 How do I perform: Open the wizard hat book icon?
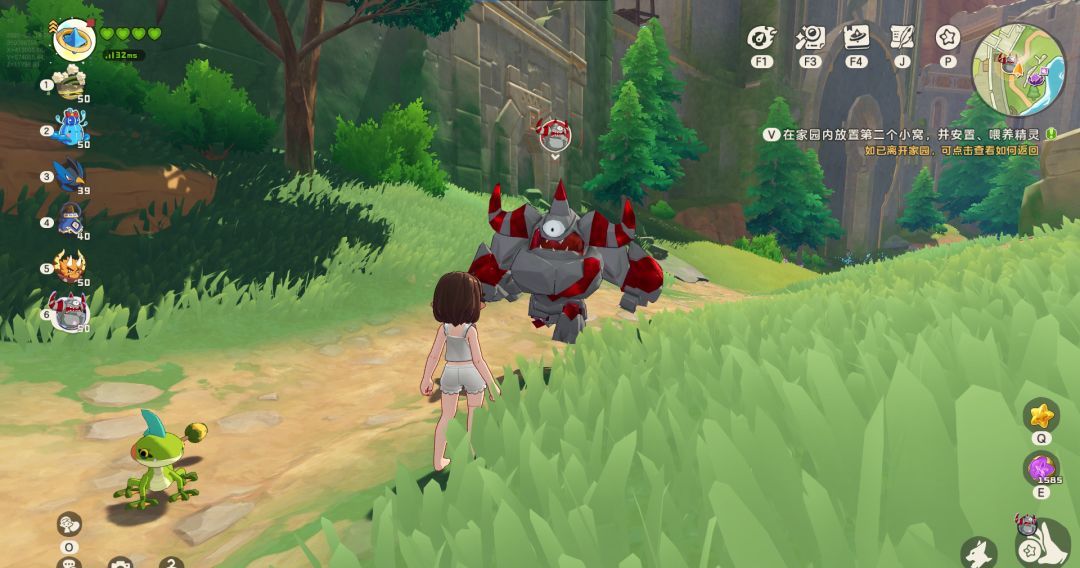[x=856, y=39]
